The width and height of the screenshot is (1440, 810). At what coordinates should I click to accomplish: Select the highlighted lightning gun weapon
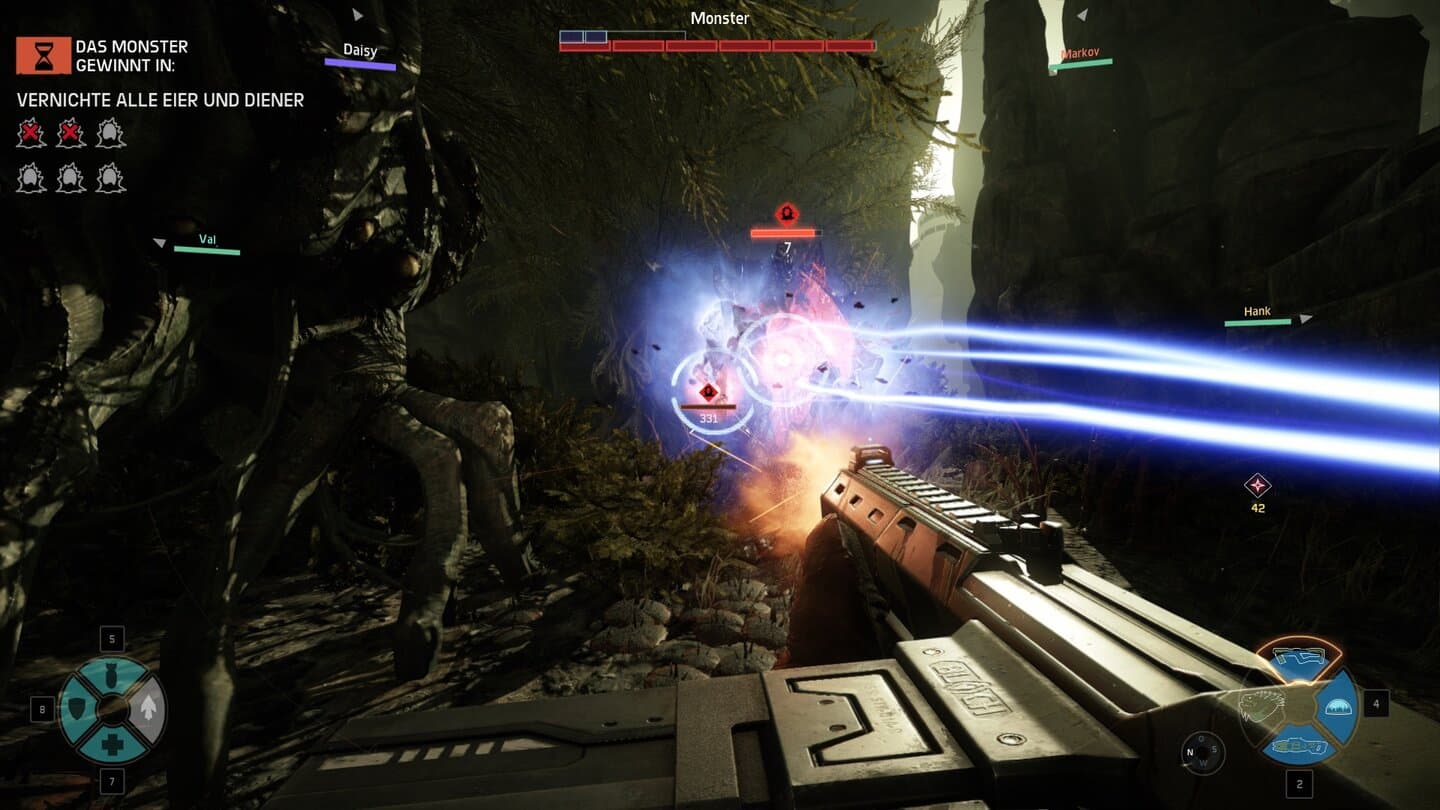click(x=1299, y=655)
